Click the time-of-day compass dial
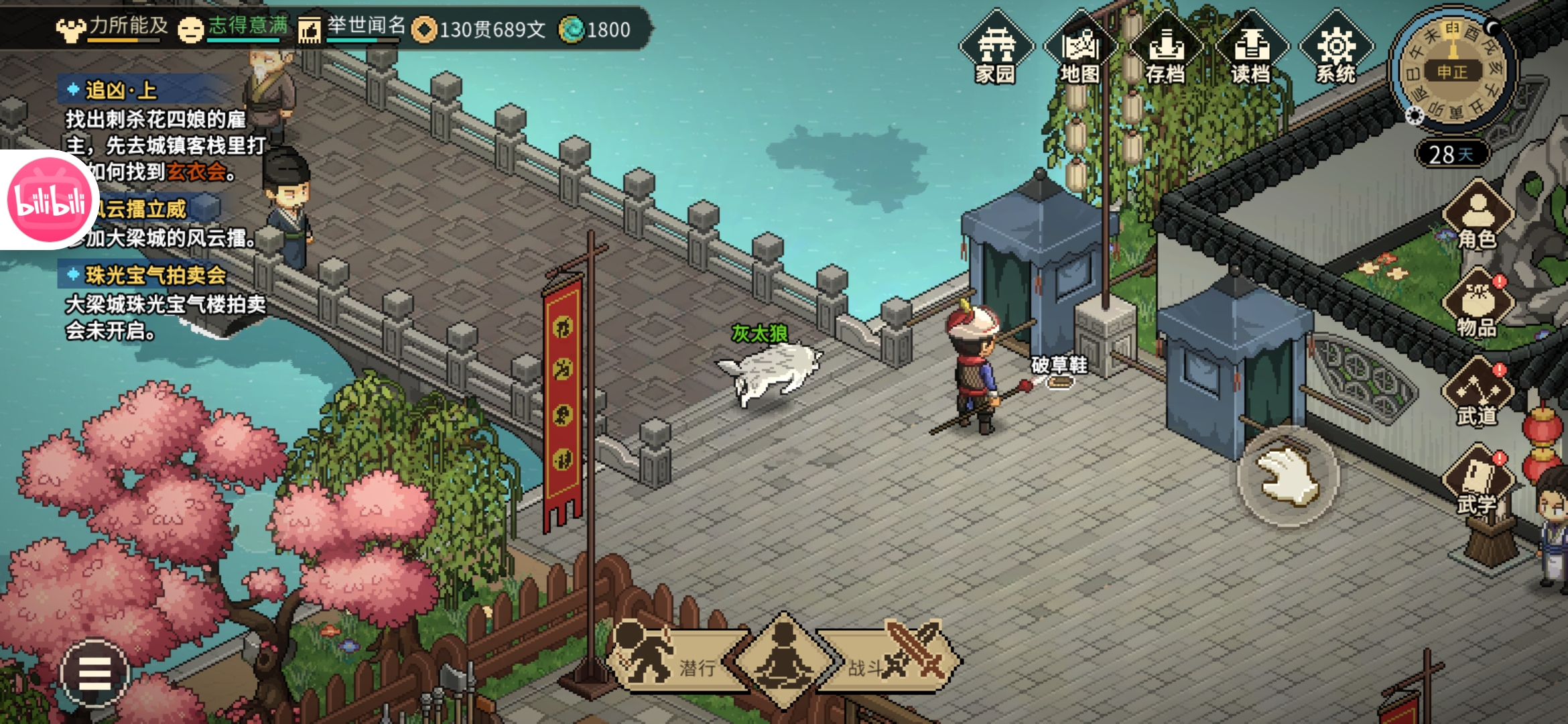The height and width of the screenshot is (724, 1568). tap(1452, 70)
